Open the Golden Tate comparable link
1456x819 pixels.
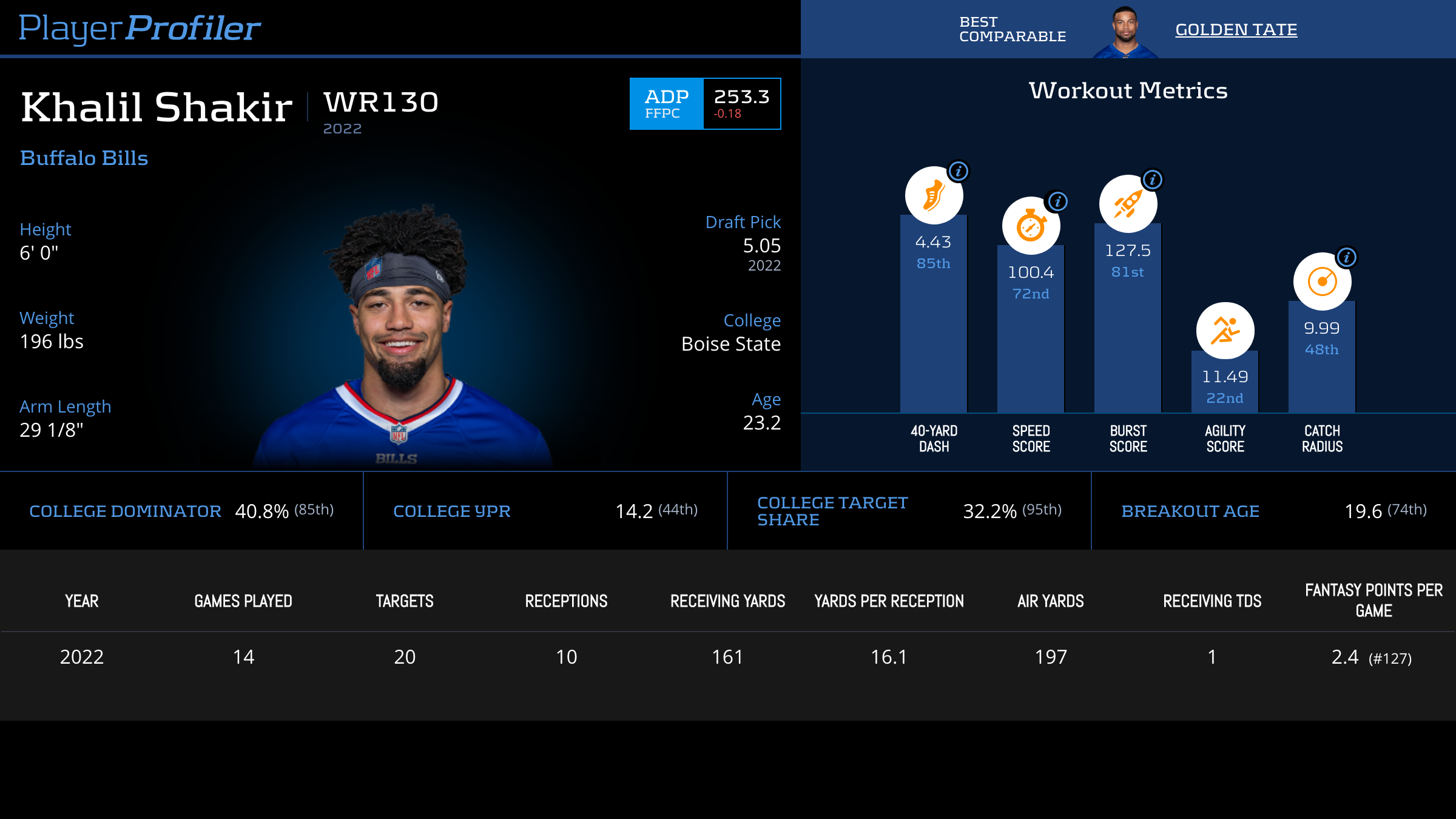tap(1236, 29)
